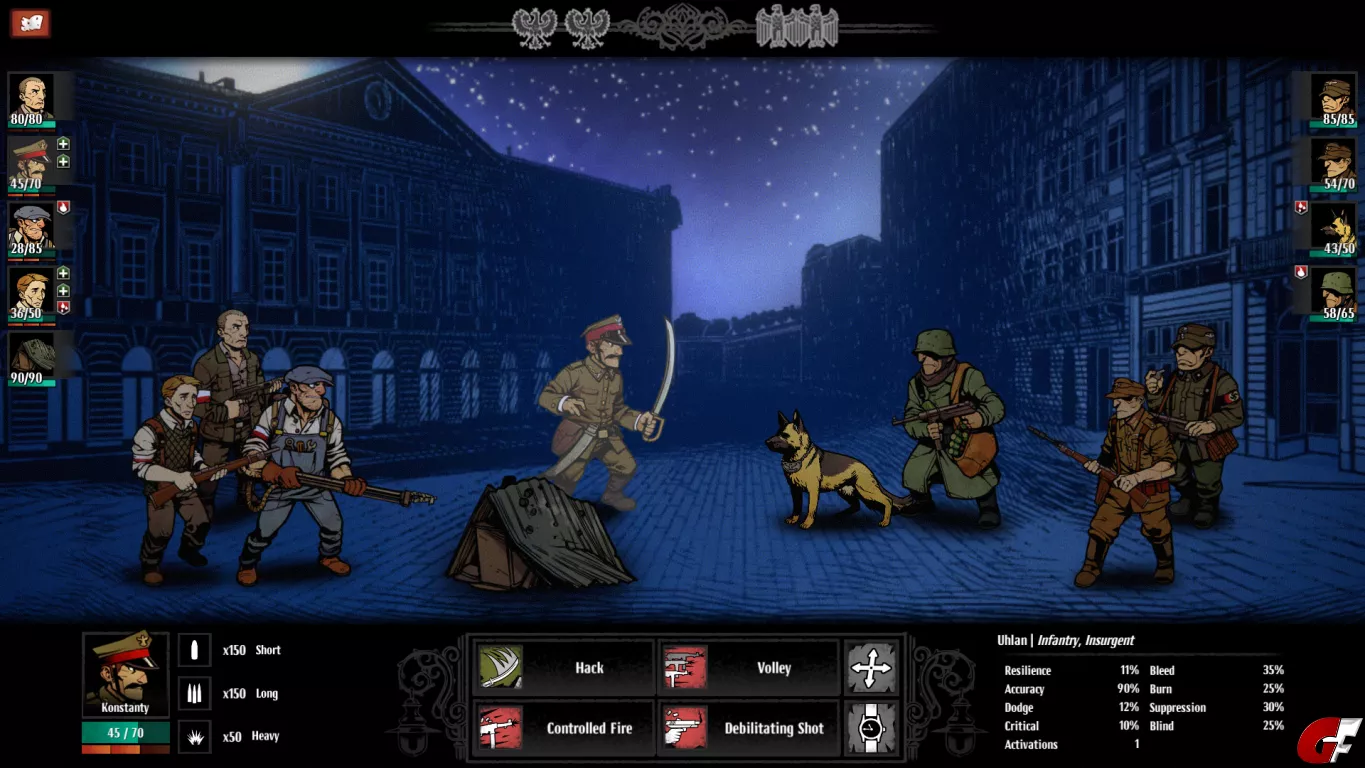
Task: Target the helmeted enemy portrait with 58/65
Action: pyautogui.click(x=1334, y=290)
